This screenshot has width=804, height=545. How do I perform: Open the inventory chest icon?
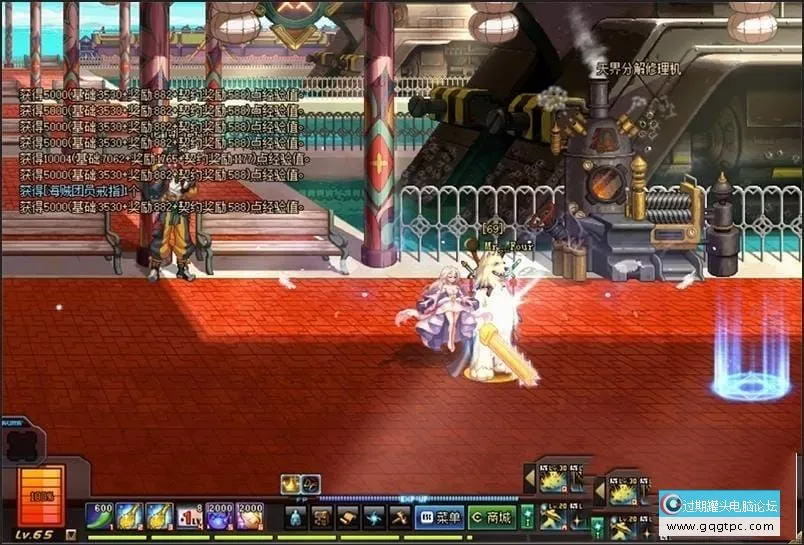(322, 518)
